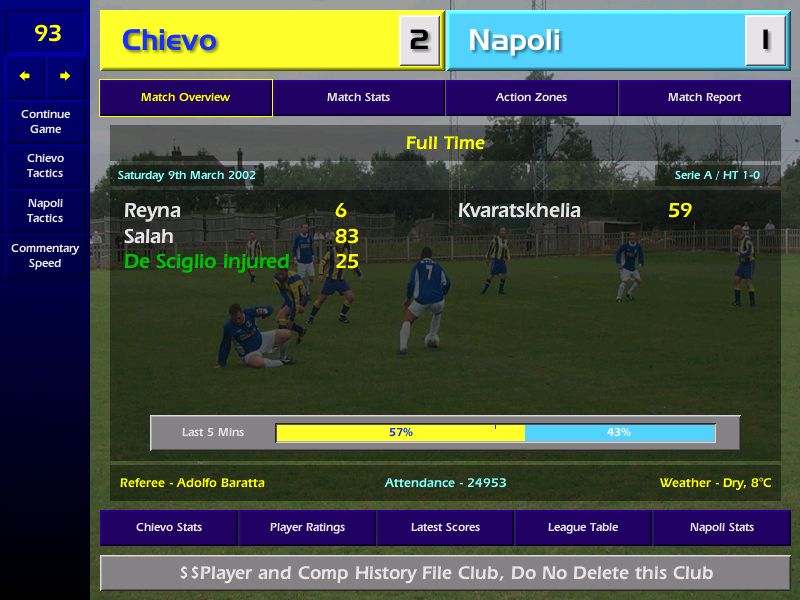Switch to the Match Stats tab
The width and height of the screenshot is (800, 600).
pyautogui.click(x=358, y=98)
